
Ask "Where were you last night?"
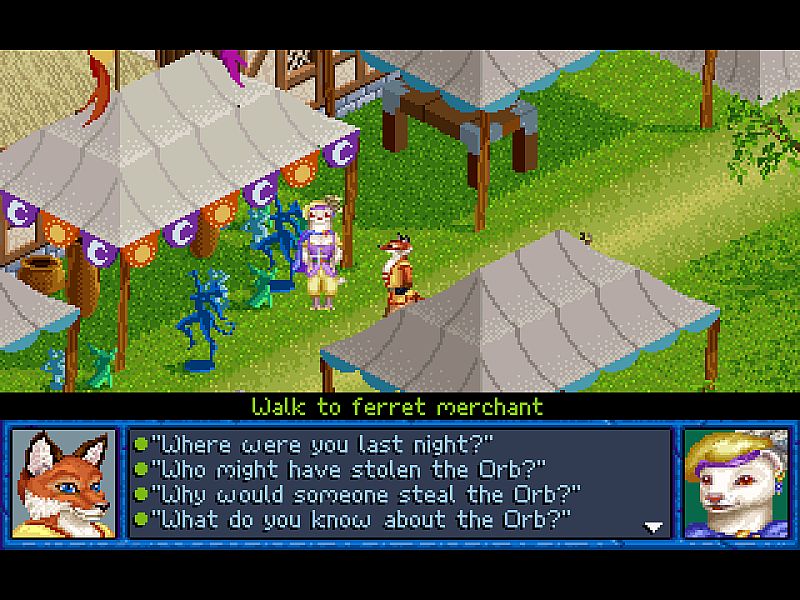[x=328, y=443]
